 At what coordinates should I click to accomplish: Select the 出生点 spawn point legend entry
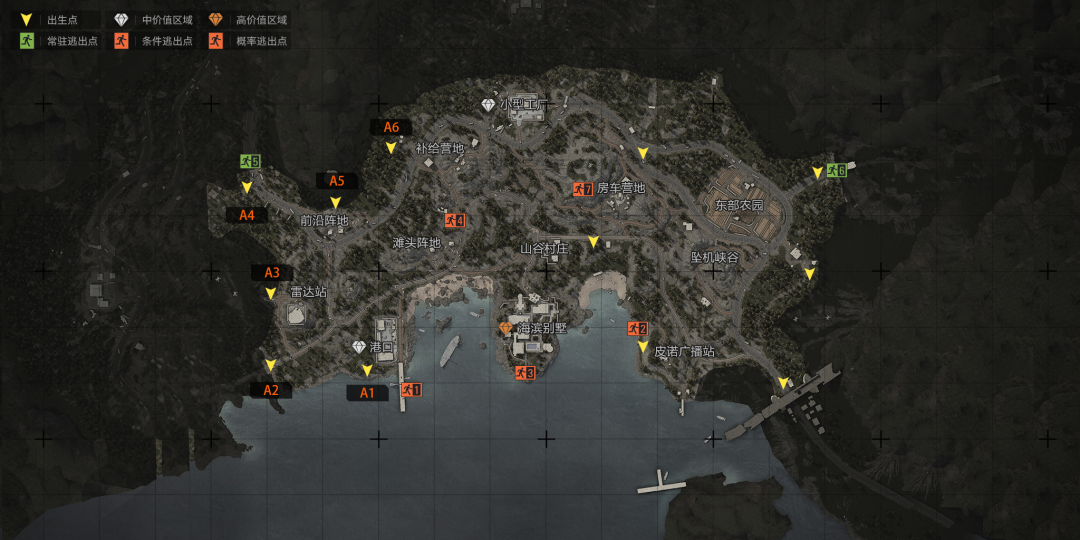(56, 20)
